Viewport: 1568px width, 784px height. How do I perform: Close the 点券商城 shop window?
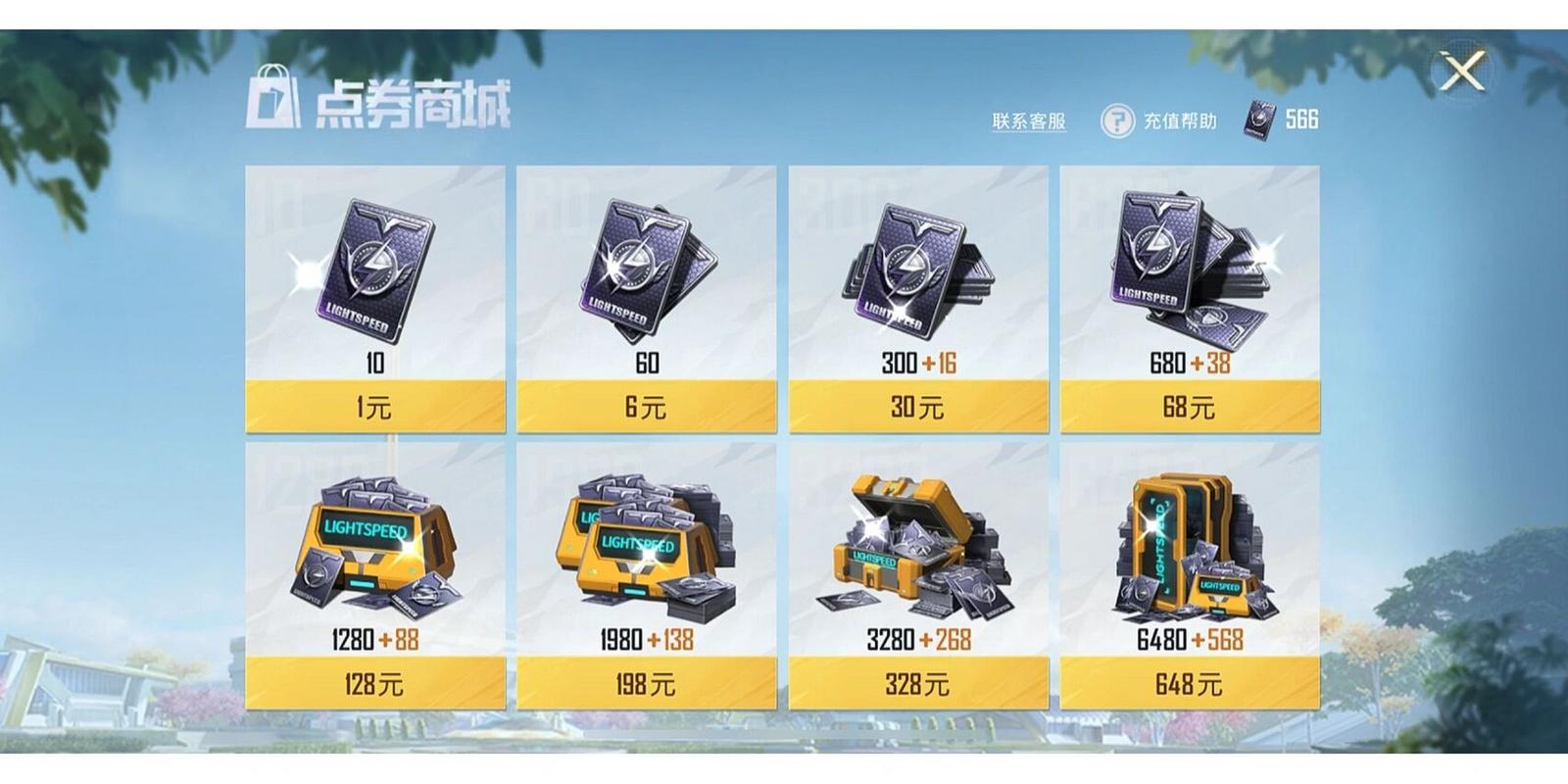coord(1461,71)
